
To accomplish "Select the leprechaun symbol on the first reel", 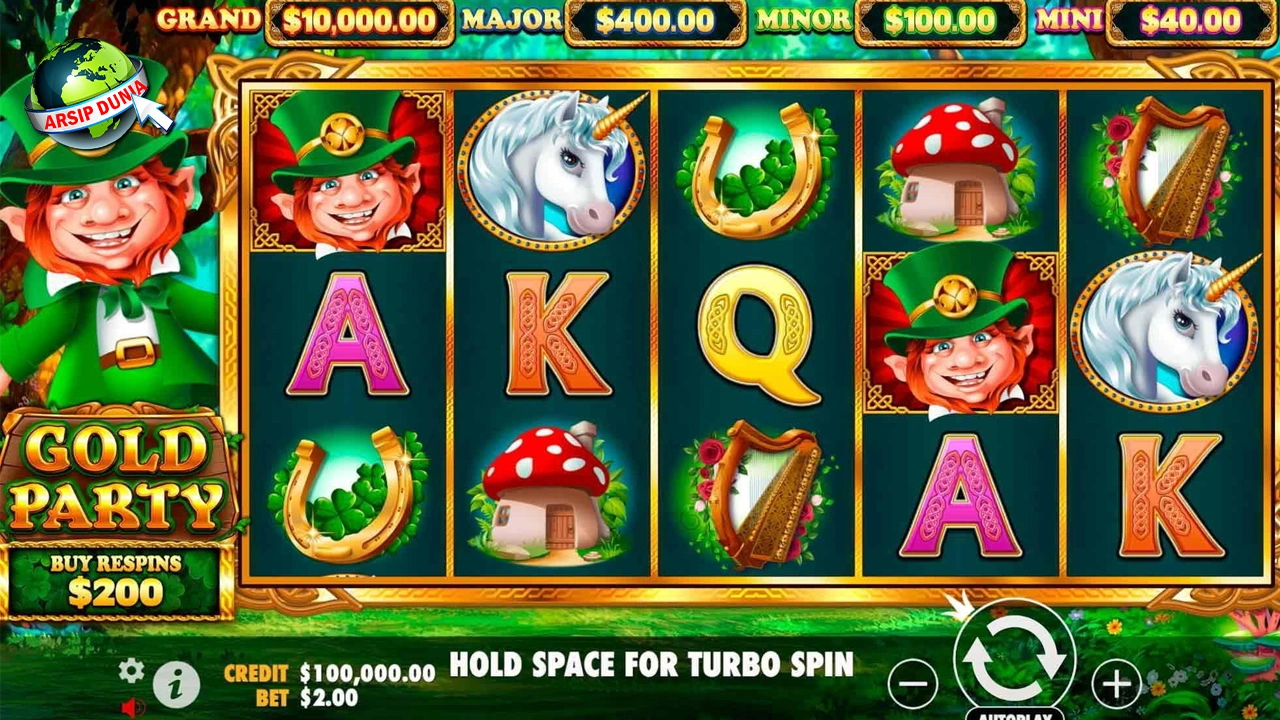I will pyautogui.click(x=345, y=170).
